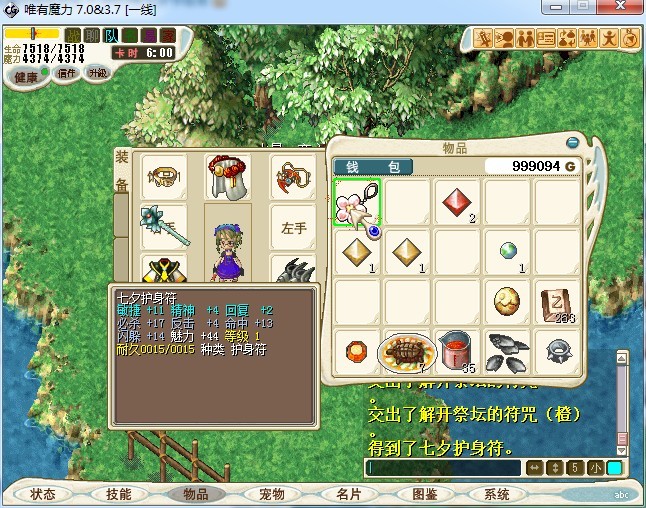Open the 图鉴 album menu
This screenshot has width=646, height=508.
[424, 494]
